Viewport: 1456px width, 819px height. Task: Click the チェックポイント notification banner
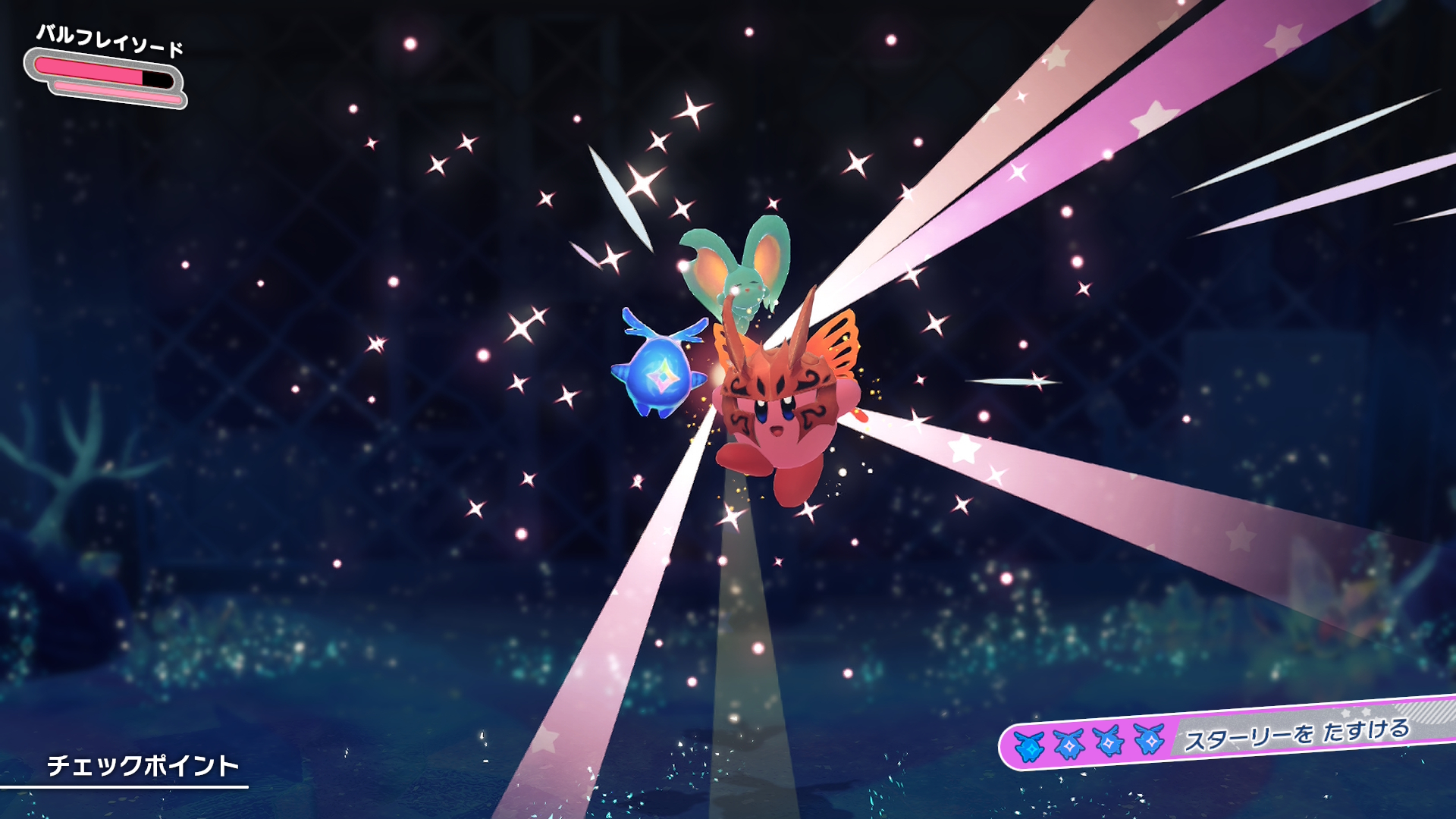143,766
